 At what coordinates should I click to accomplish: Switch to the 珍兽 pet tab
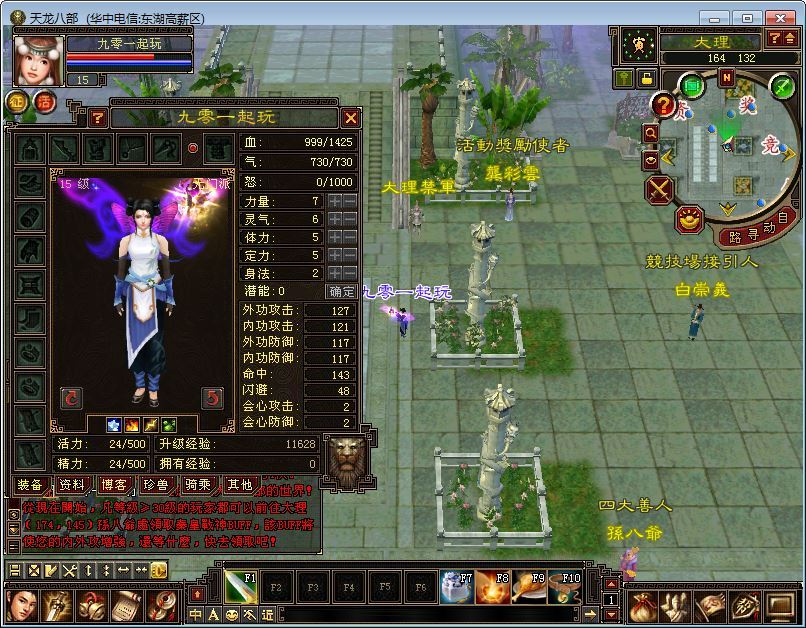[x=156, y=484]
